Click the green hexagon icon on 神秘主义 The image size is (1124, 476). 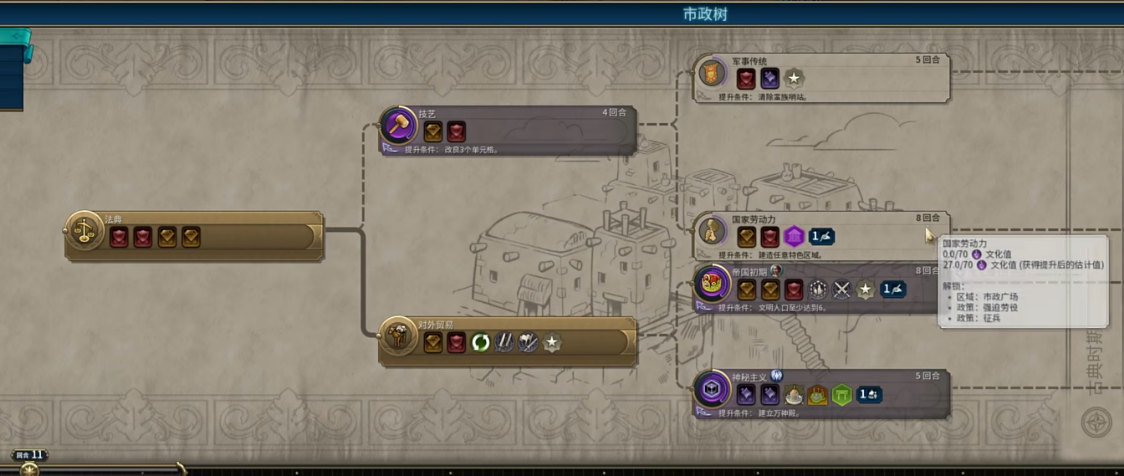click(841, 395)
